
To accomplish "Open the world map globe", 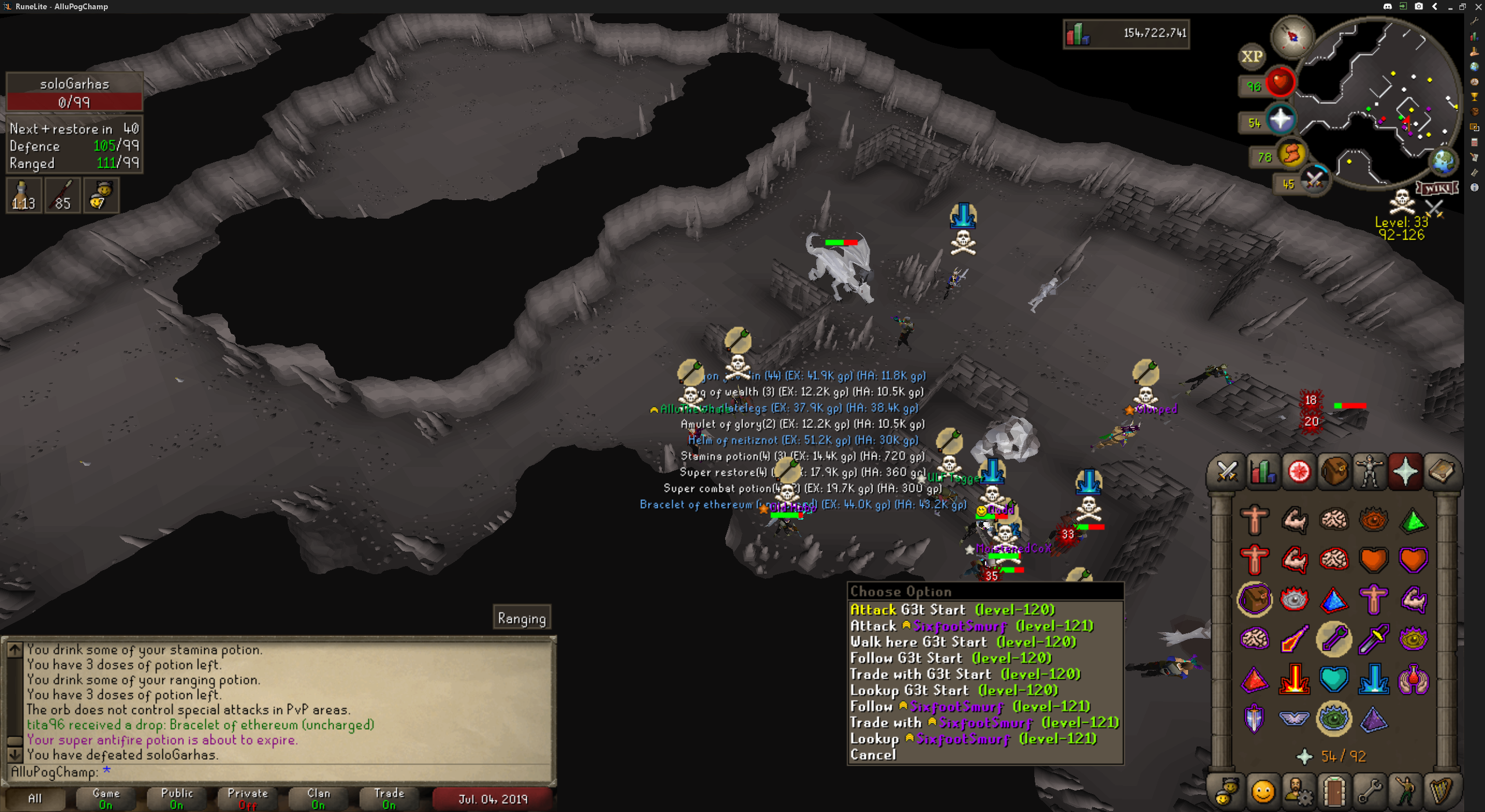I will [1443, 162].
